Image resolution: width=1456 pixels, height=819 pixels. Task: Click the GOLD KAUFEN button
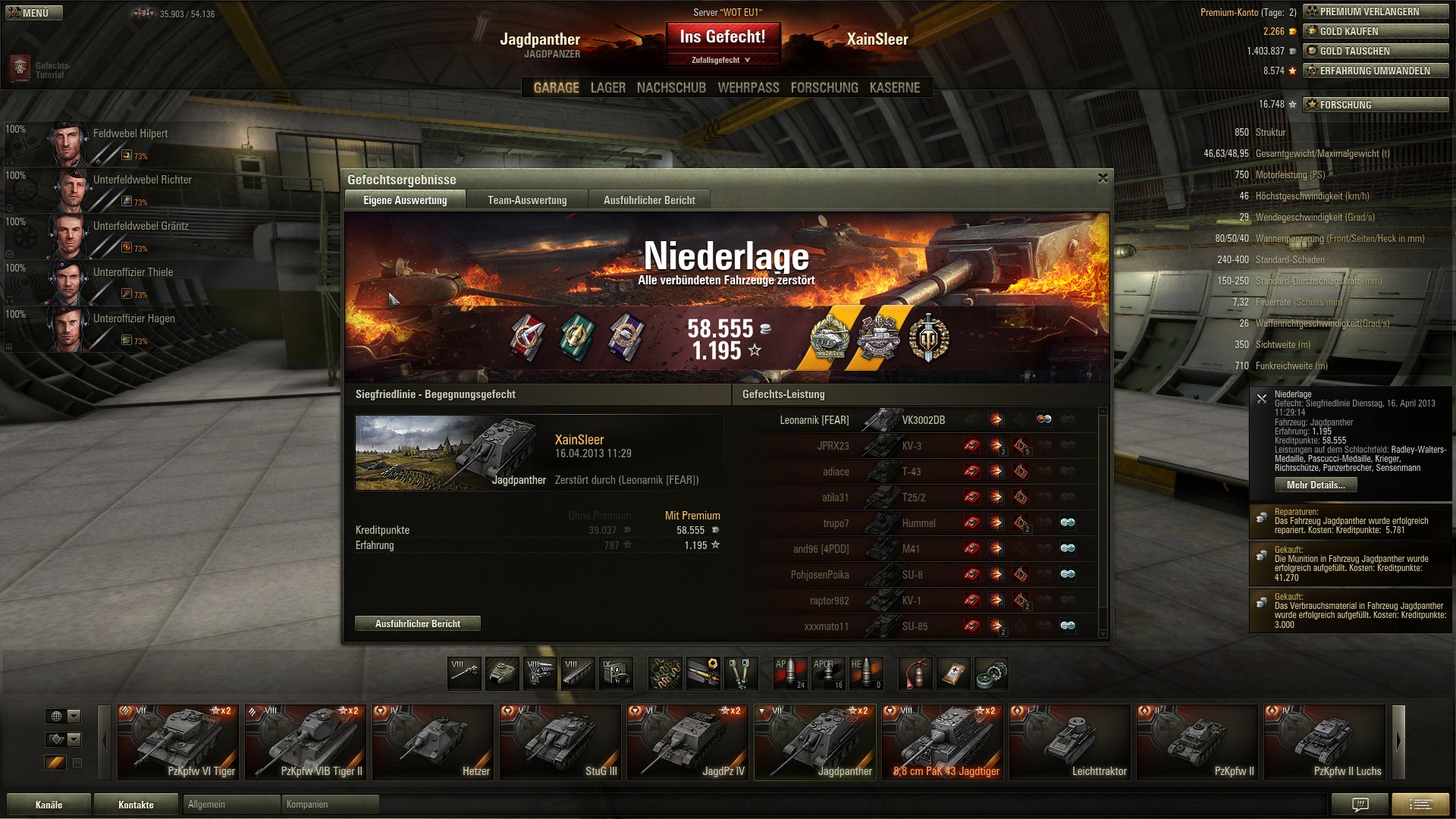pyautogui.click(x=1376, y=31)
